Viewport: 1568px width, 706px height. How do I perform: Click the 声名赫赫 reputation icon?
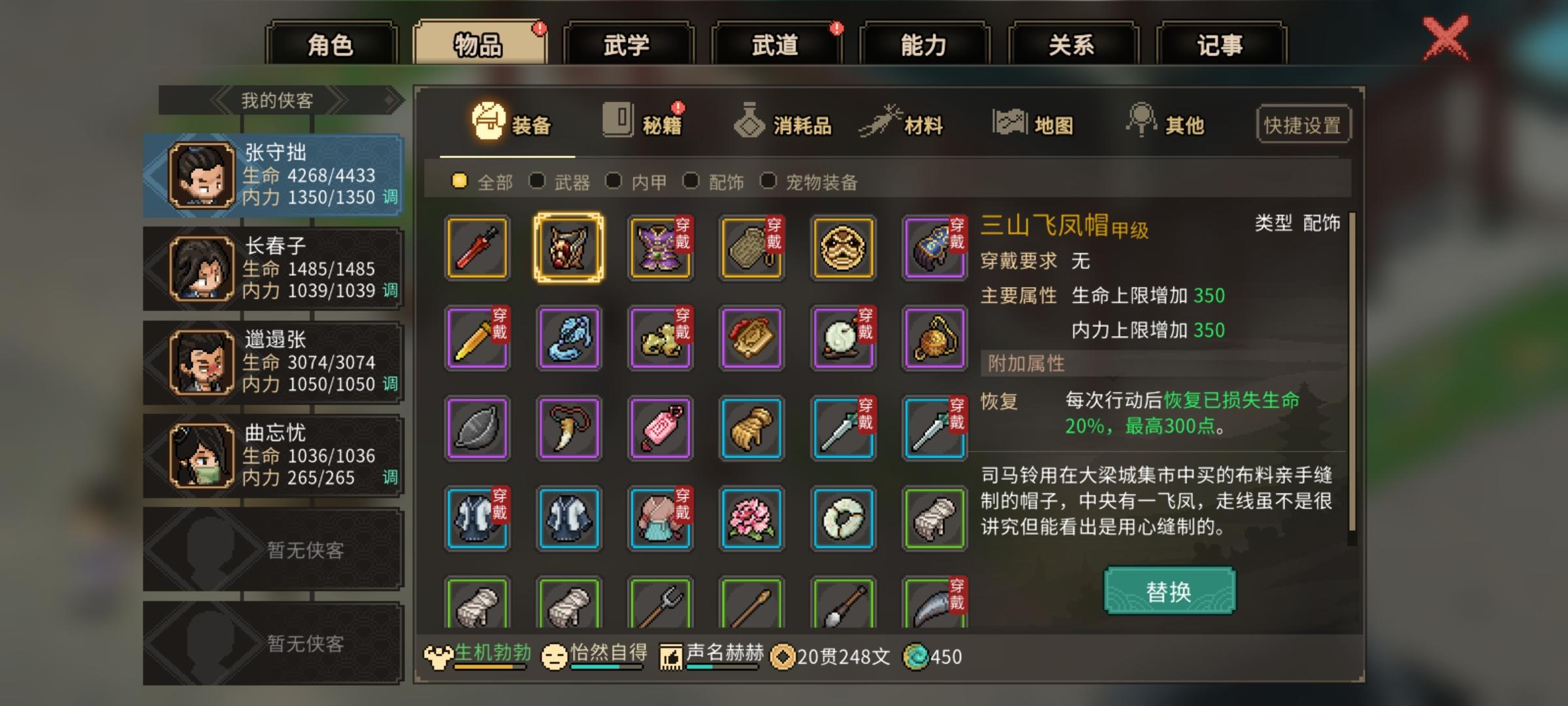(670, 656)
